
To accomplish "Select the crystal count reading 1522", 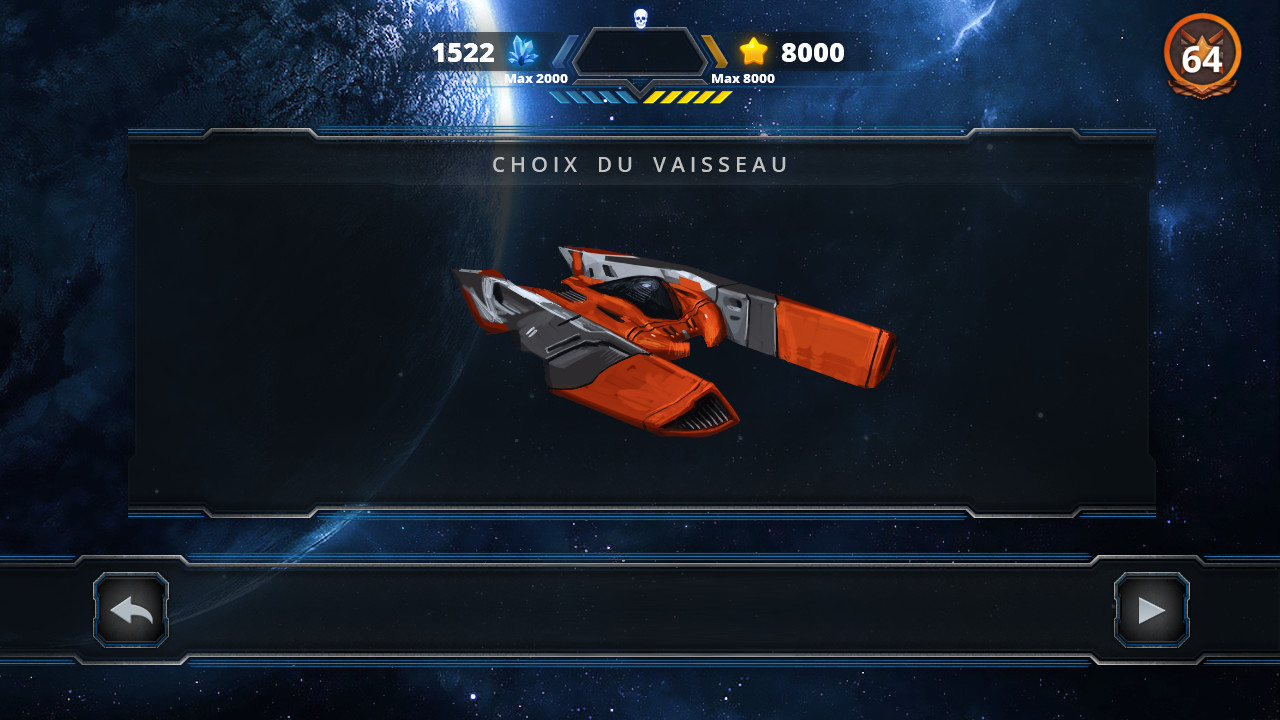I will click(x=464, y=52).
